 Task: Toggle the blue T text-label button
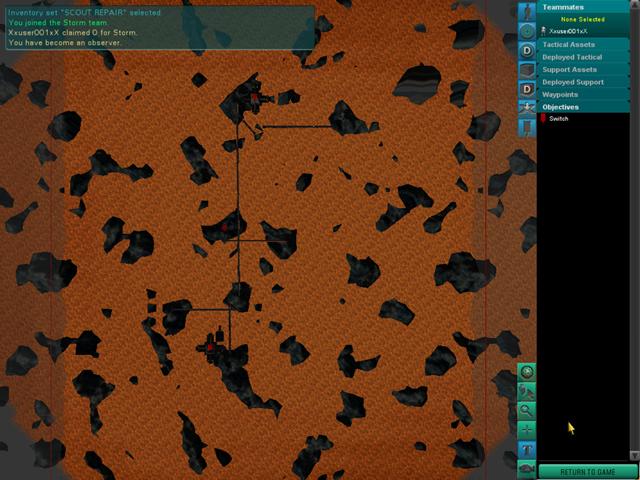(x=527, y=449)
